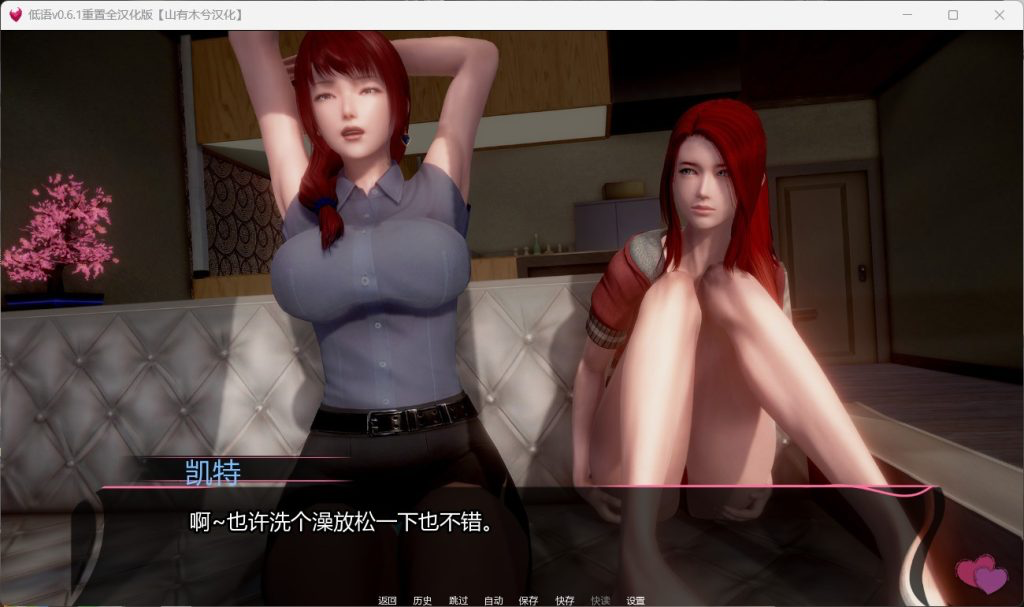Make a quick save with 快存
This screenshot has width=1024, height=607.
click(x=565, y=600)
